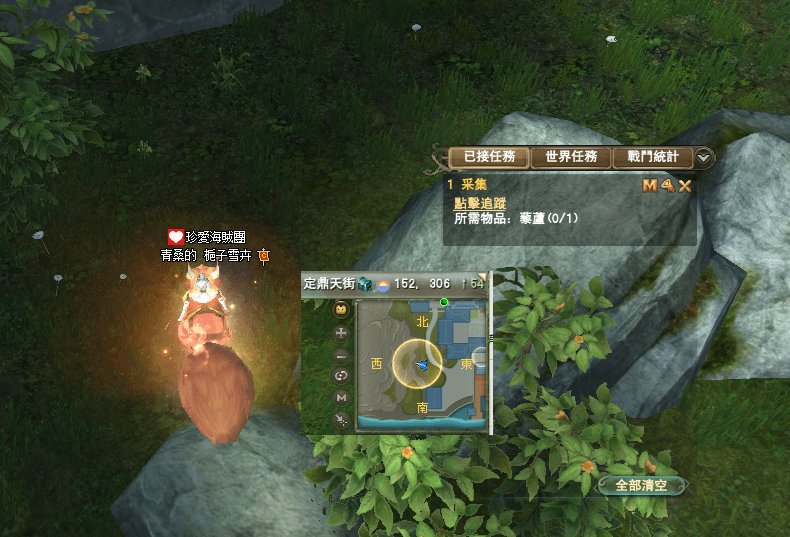Image resolution: width=790 pixels, height=537 pixels.
Task: Remove the gathering quest with the X icon
Action: point(685,185)
